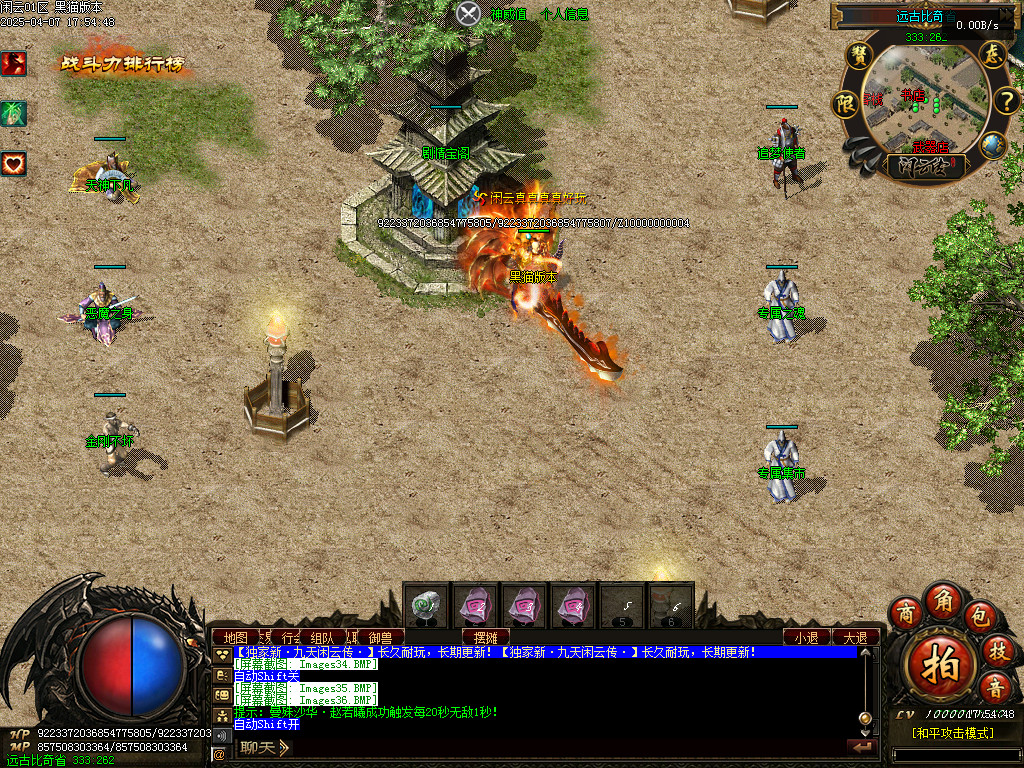Open the globe world map icon
The width and height of the screenshot is (1024, 768).
(991, 145)
